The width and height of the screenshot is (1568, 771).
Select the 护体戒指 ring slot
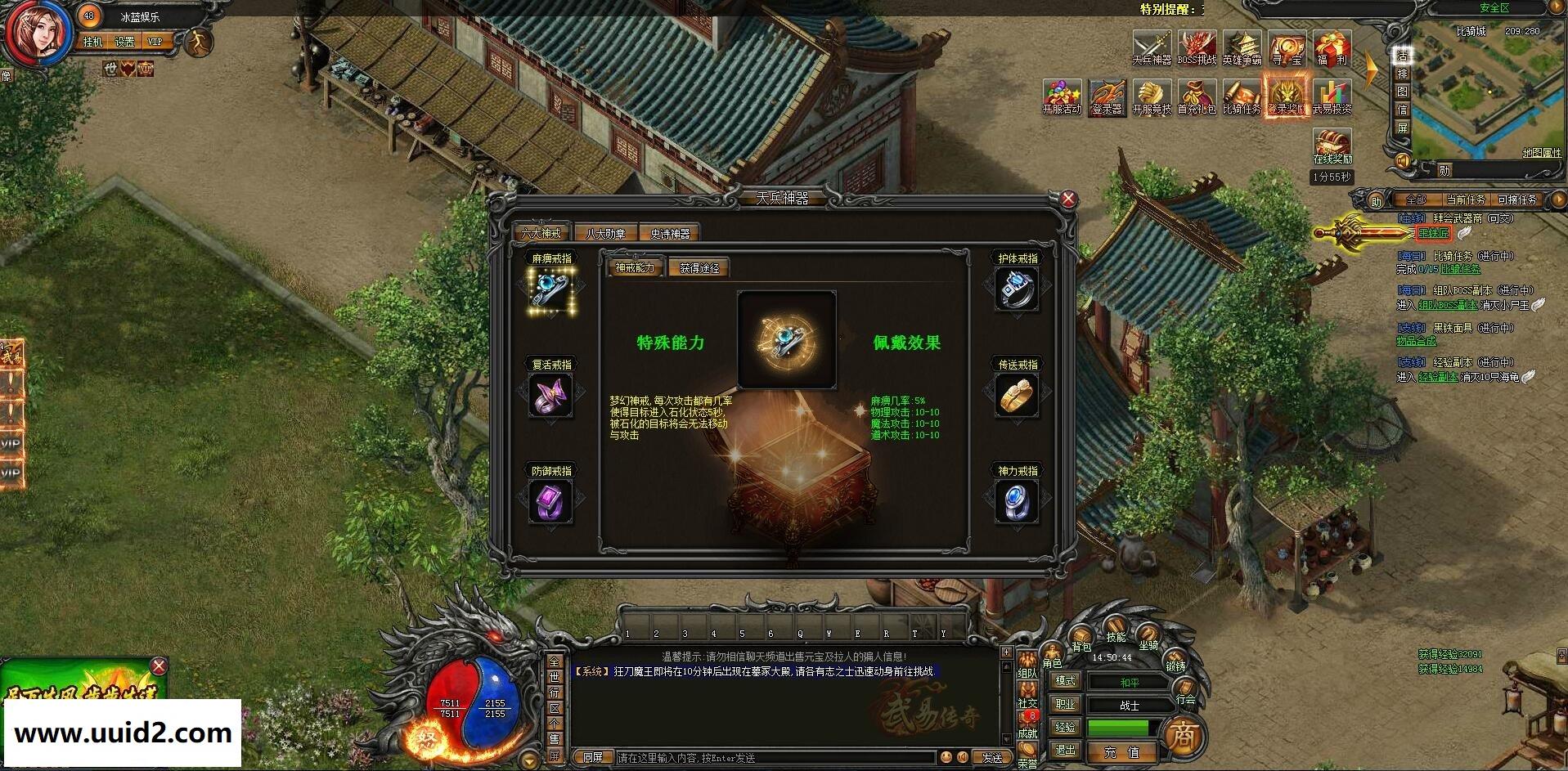point(1017,290)
